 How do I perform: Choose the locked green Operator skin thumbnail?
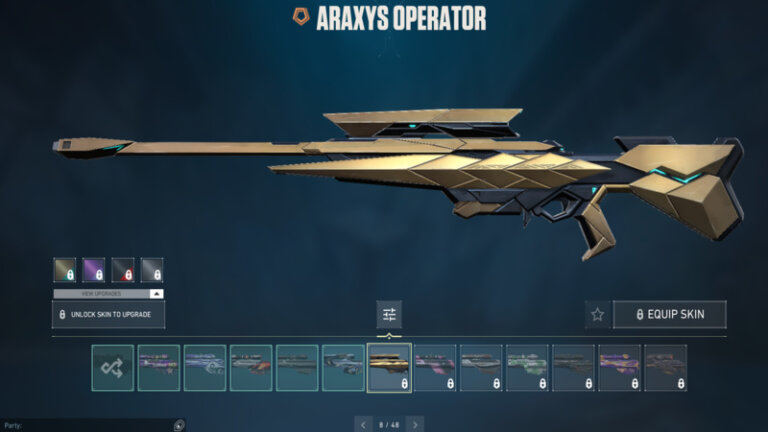(527, 367)
